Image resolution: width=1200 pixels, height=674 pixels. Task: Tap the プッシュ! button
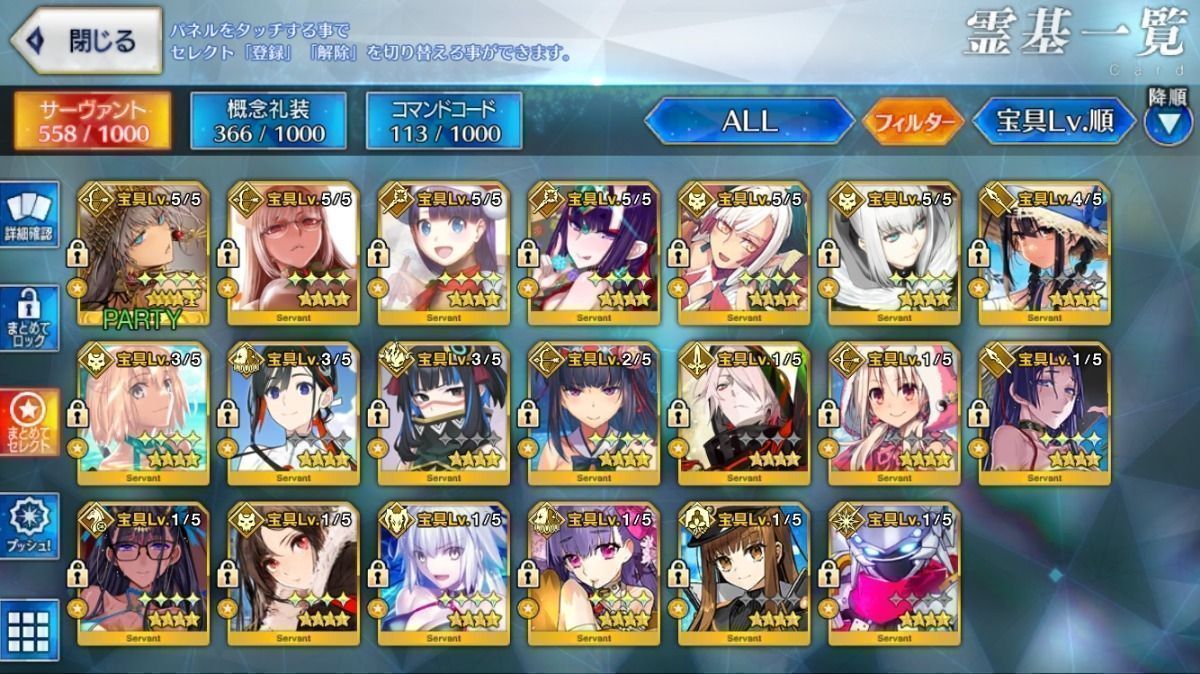tap(29, 527)
